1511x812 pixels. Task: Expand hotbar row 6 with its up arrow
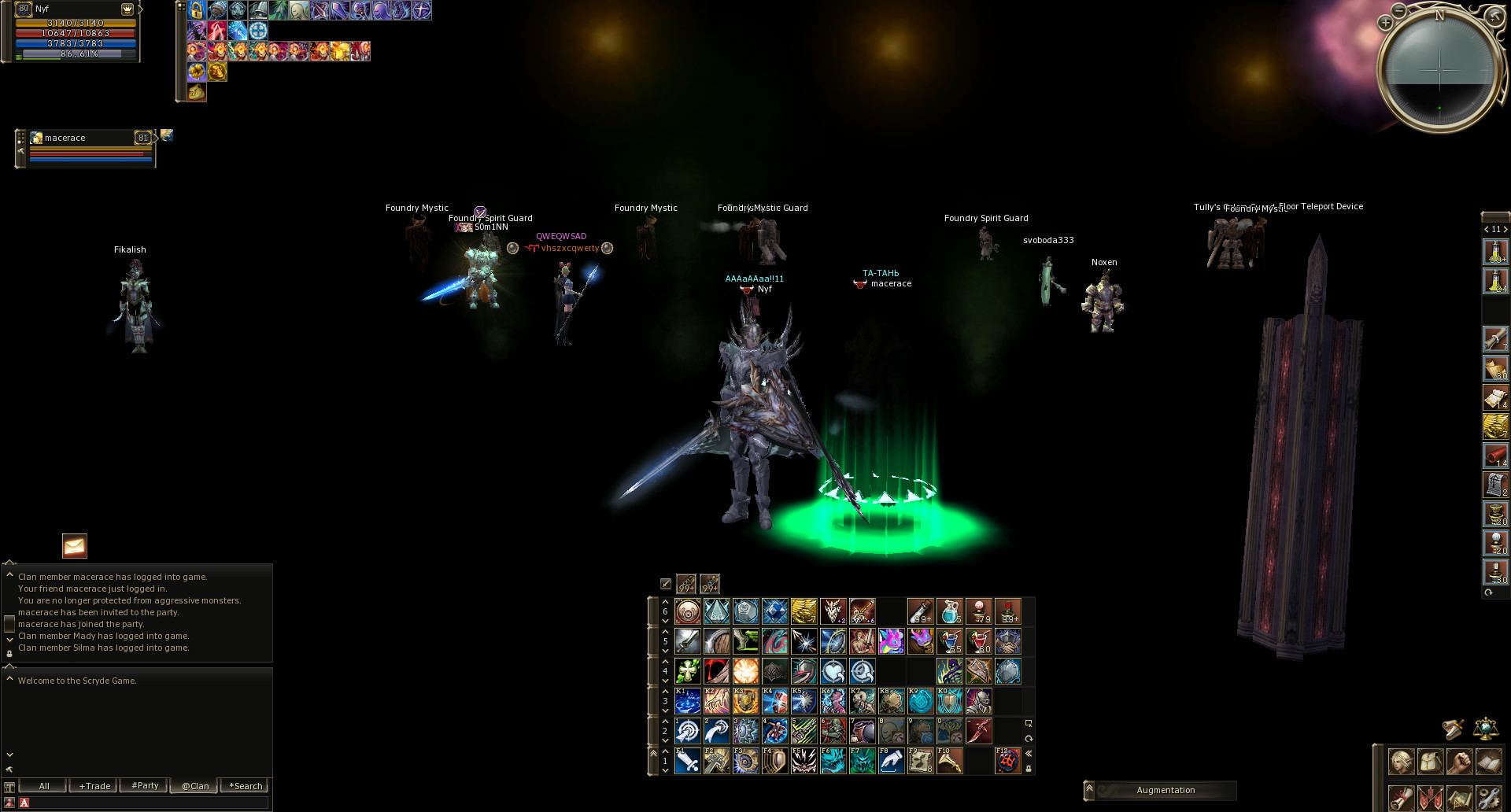(x=665, y=602)
